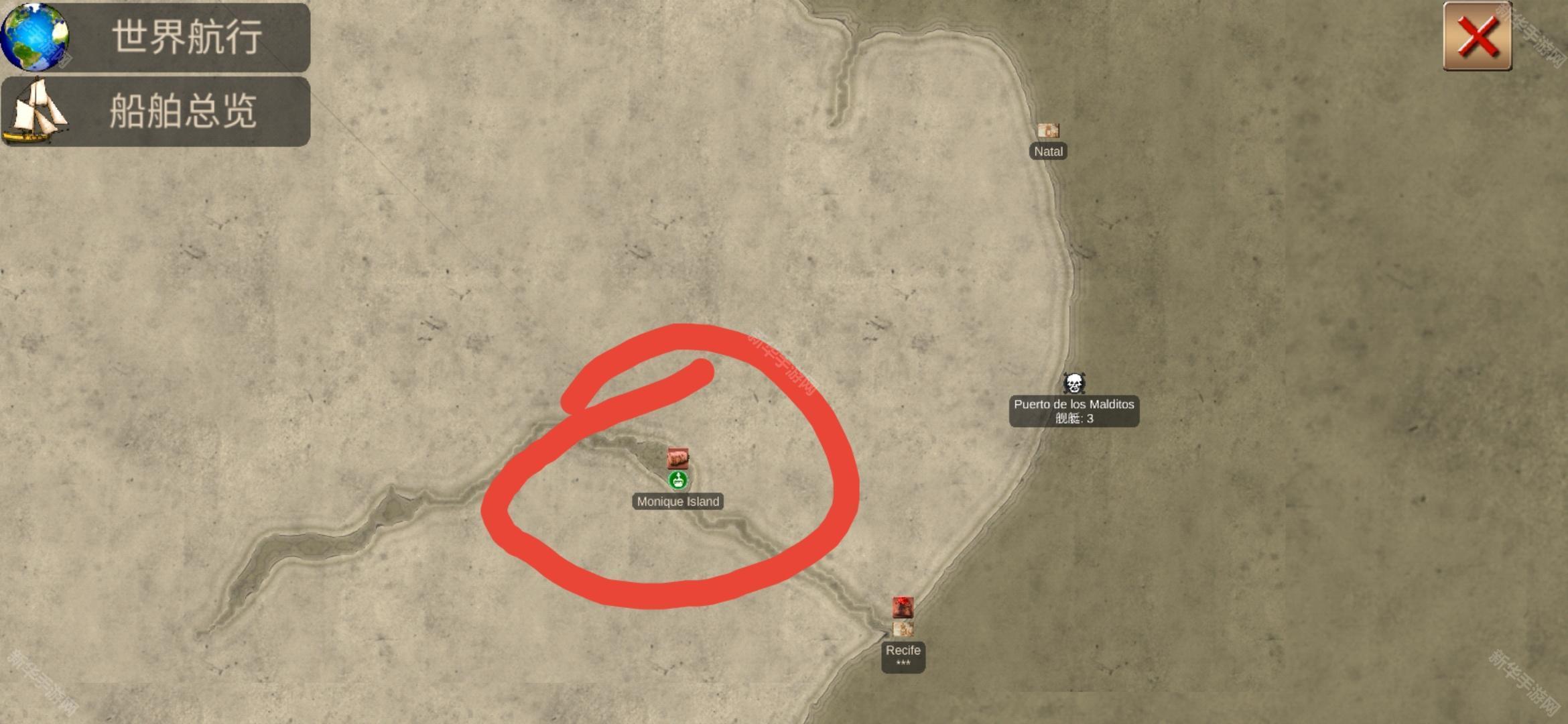This screenshot has width=1568, height=724.
Task: Select the Natal port marker
Action: tap(1048, 131)
